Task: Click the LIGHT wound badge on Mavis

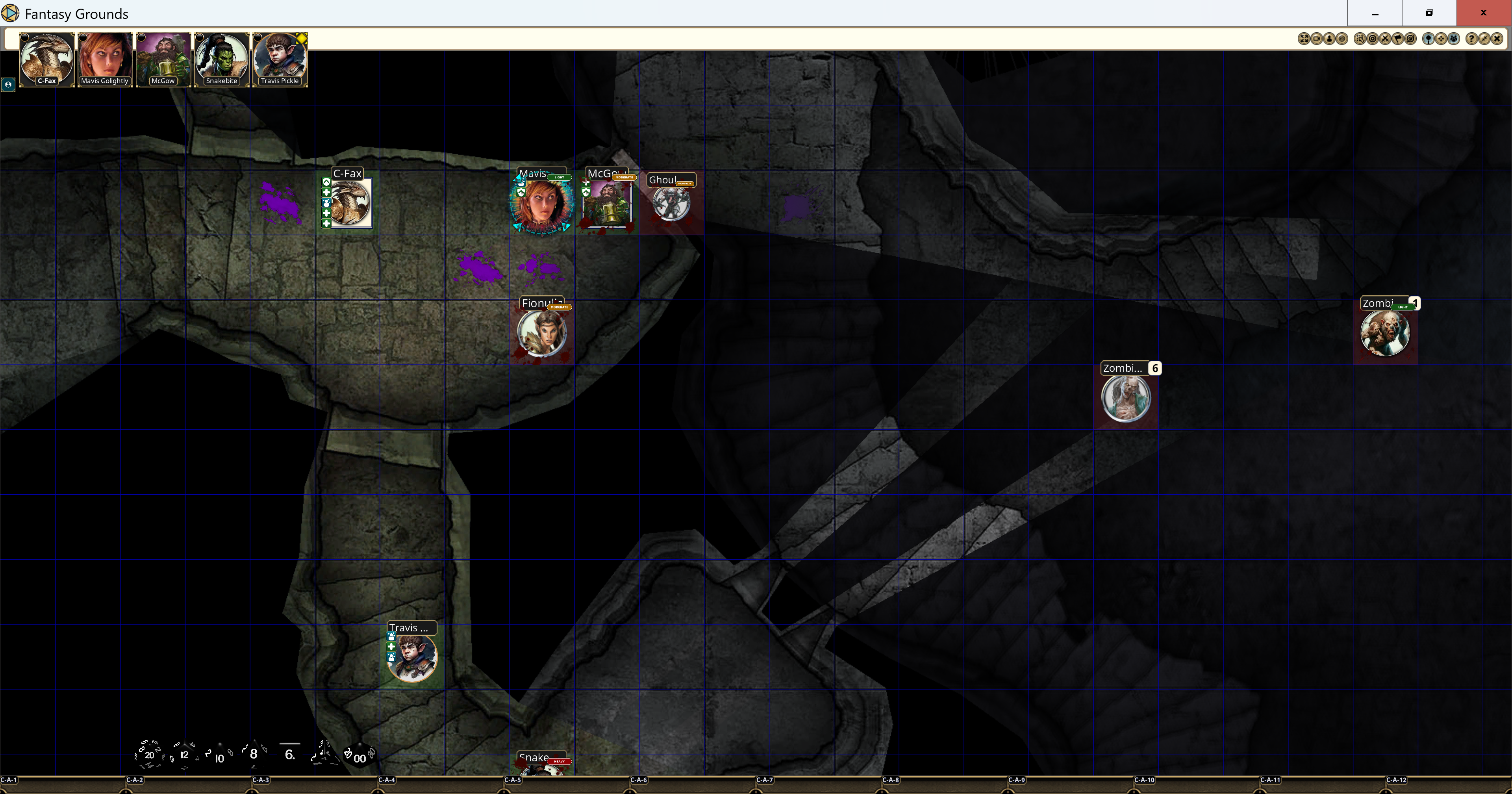Action: [560, 177]
